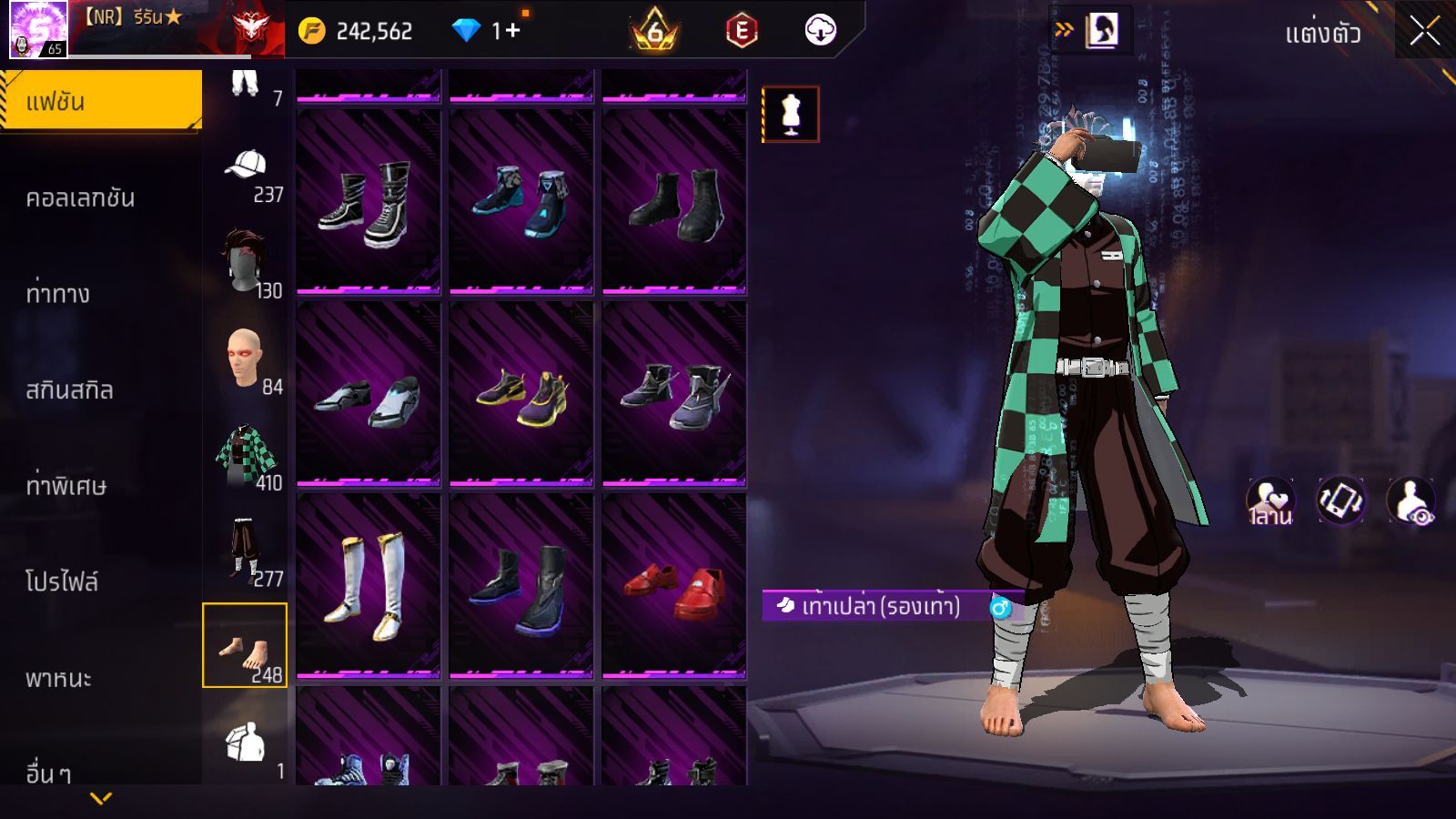Click the mannequin outfit preset icon

point(791,115)
